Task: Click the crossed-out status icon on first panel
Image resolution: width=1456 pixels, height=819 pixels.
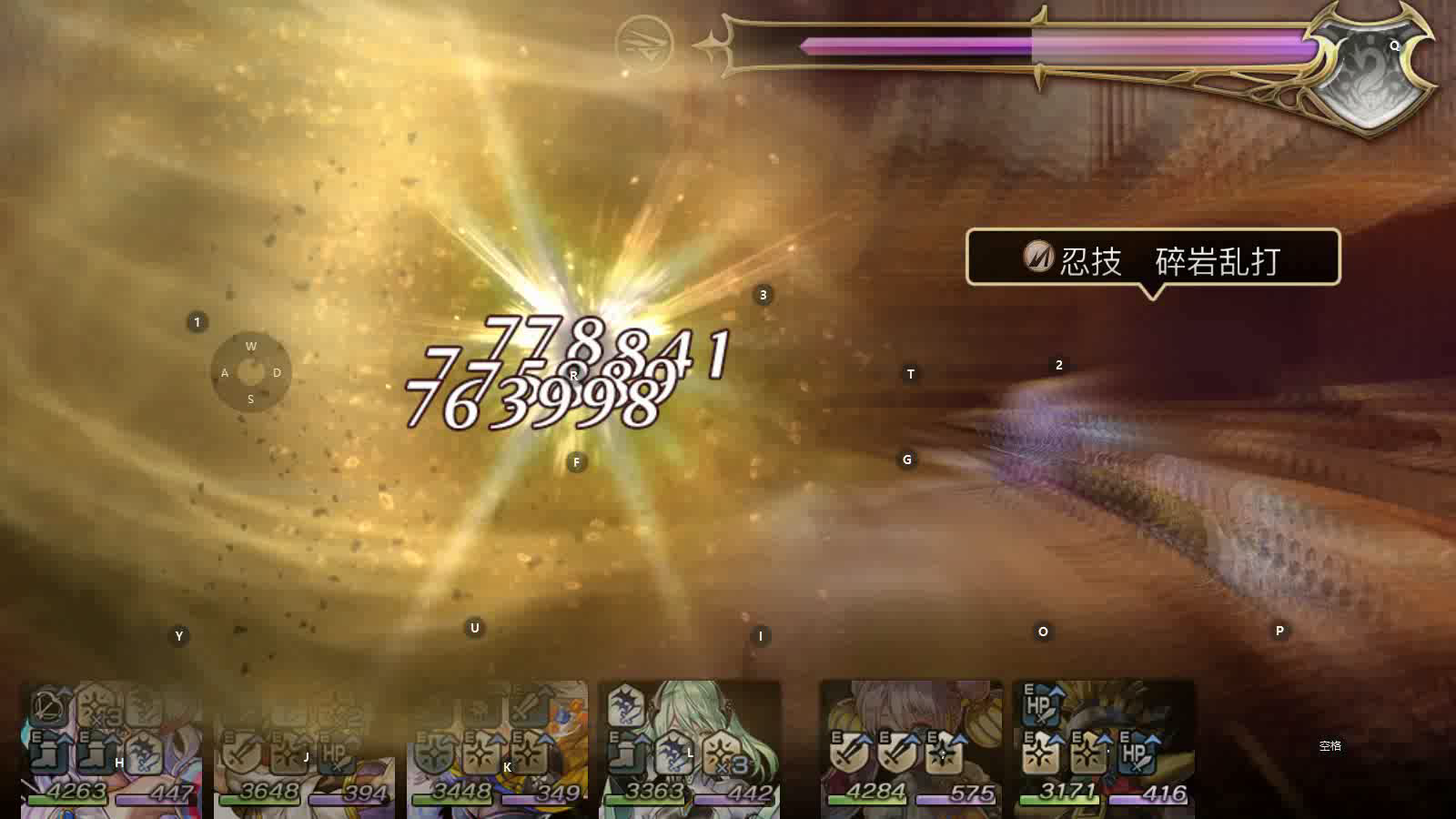Action: pyautogui.click(x=45, y=707)
